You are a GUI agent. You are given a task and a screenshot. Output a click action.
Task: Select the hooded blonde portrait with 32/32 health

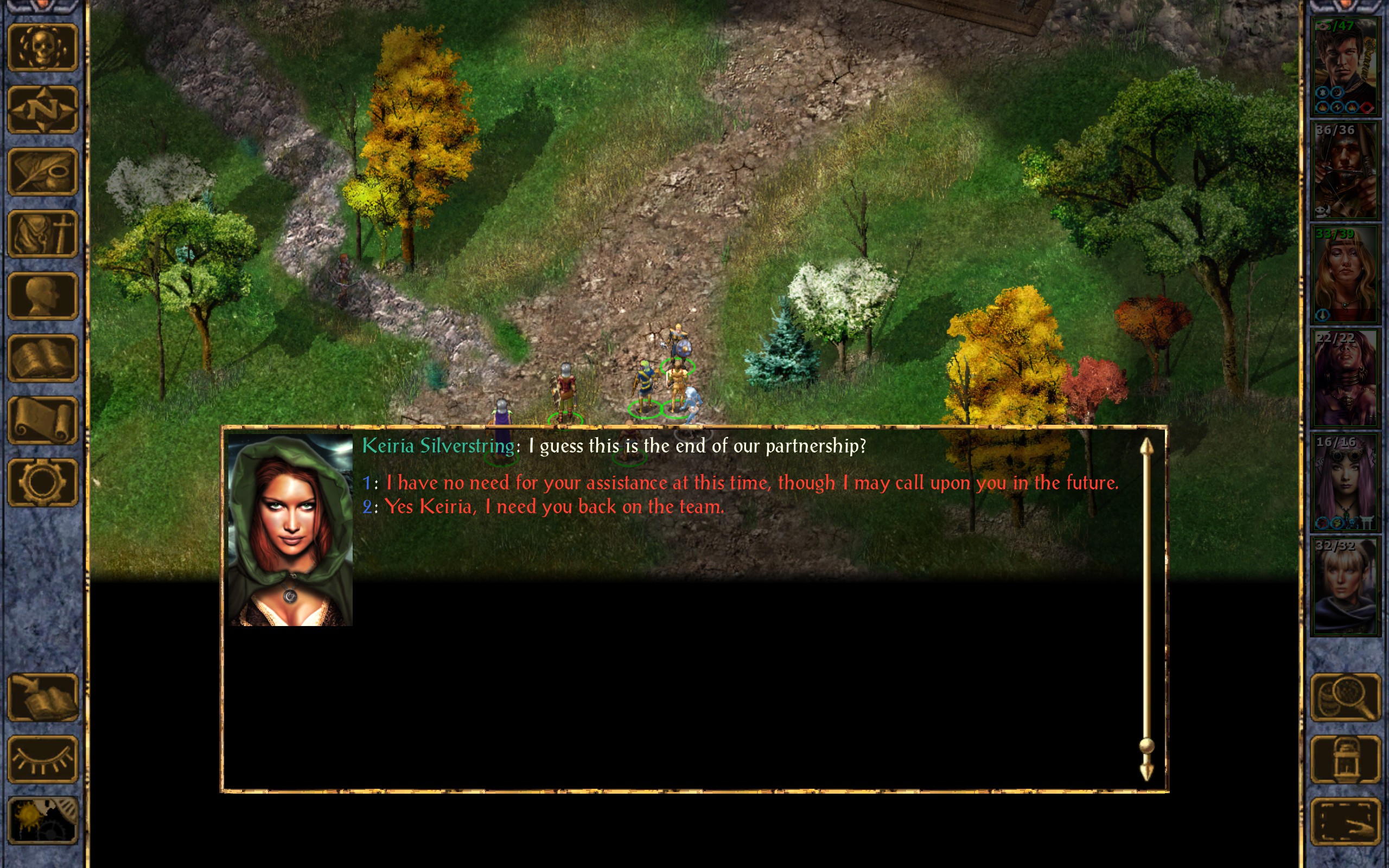coord(1345,585)
